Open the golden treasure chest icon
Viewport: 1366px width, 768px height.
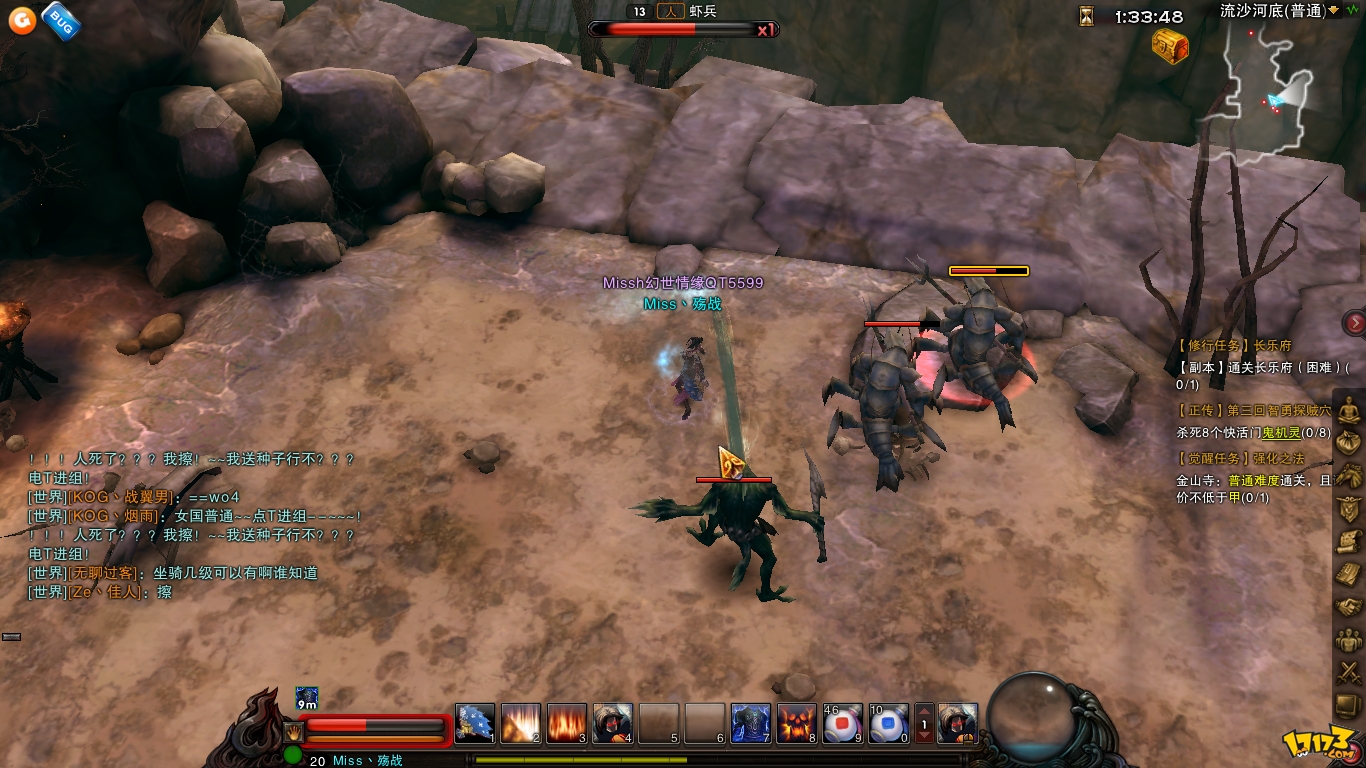[1169, 45]
